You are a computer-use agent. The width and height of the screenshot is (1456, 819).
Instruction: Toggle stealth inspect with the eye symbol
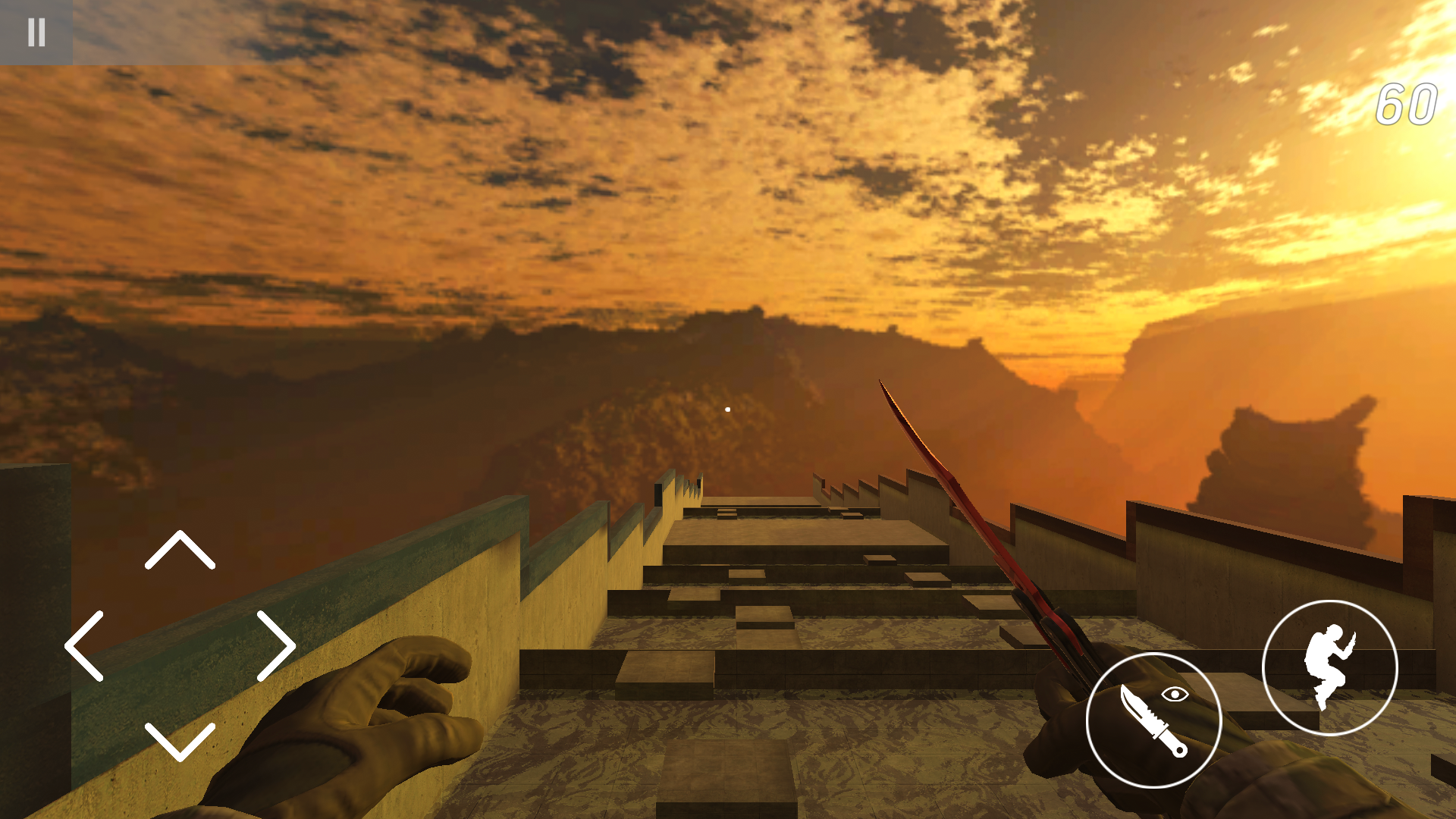[1175, 694]
